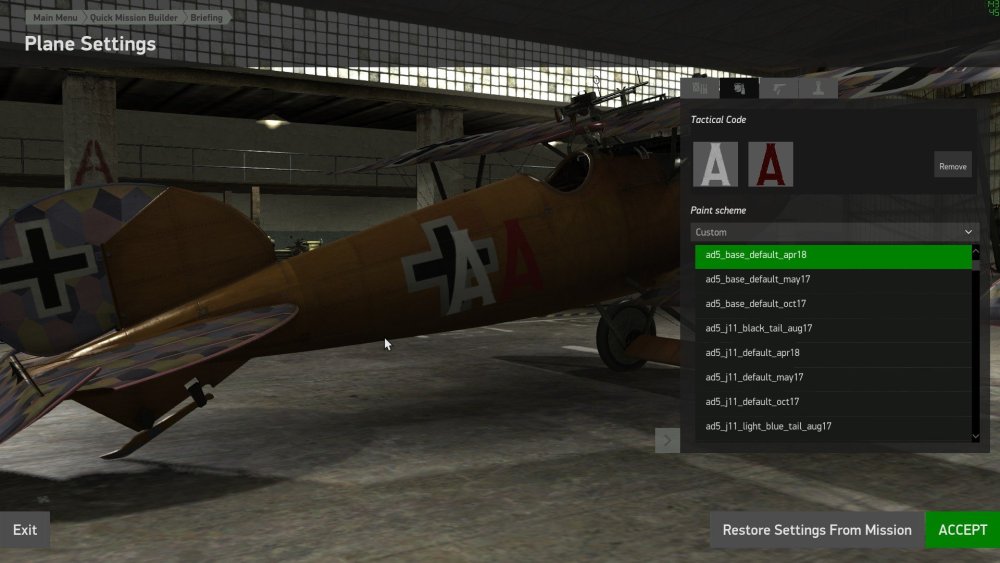The width and height of the screenshot is (1000, 563).
Task: Select the dark red letter A tactical code
Action: (770, 165)
